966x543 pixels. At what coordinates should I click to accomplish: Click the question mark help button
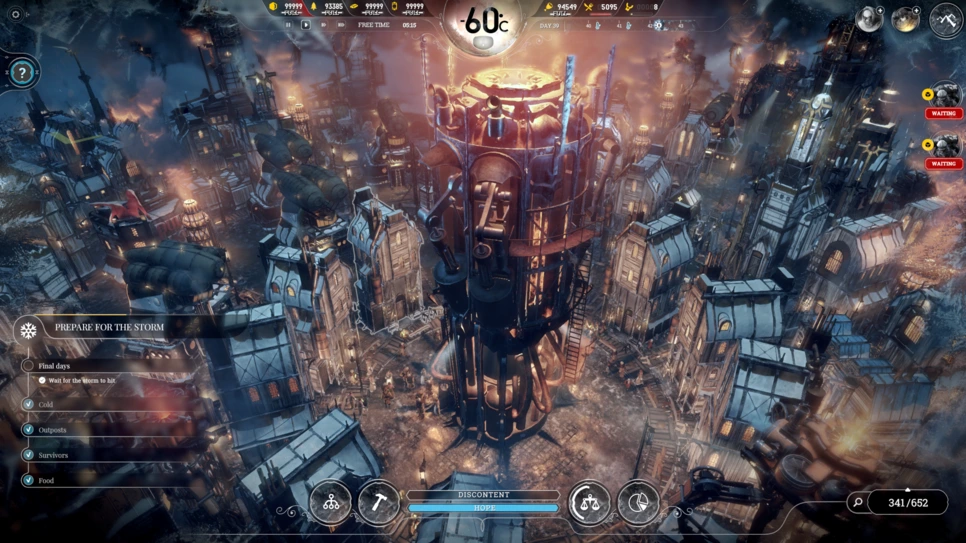coord(22,73)
